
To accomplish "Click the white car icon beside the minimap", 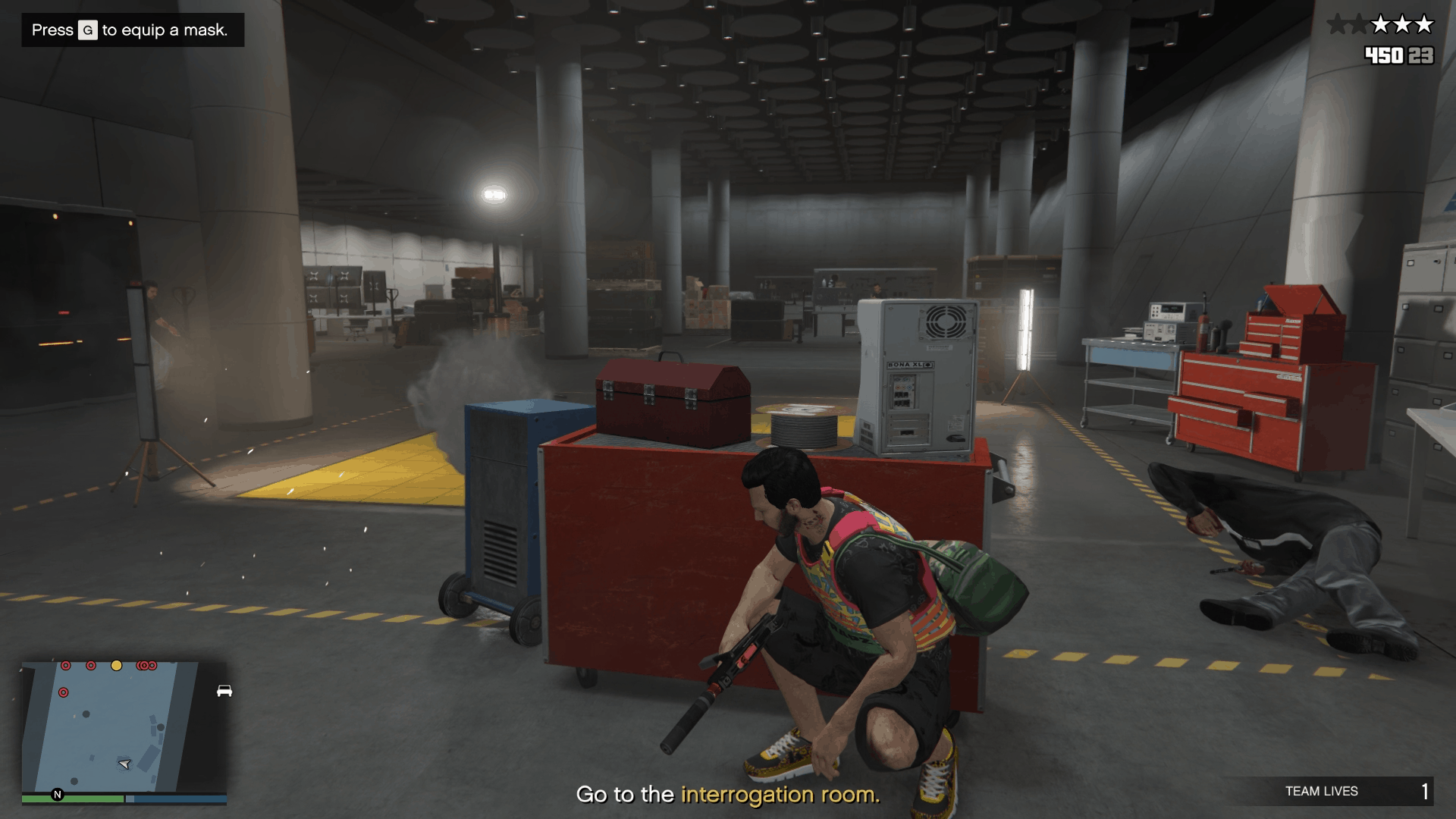I will (x=224, y=692).
